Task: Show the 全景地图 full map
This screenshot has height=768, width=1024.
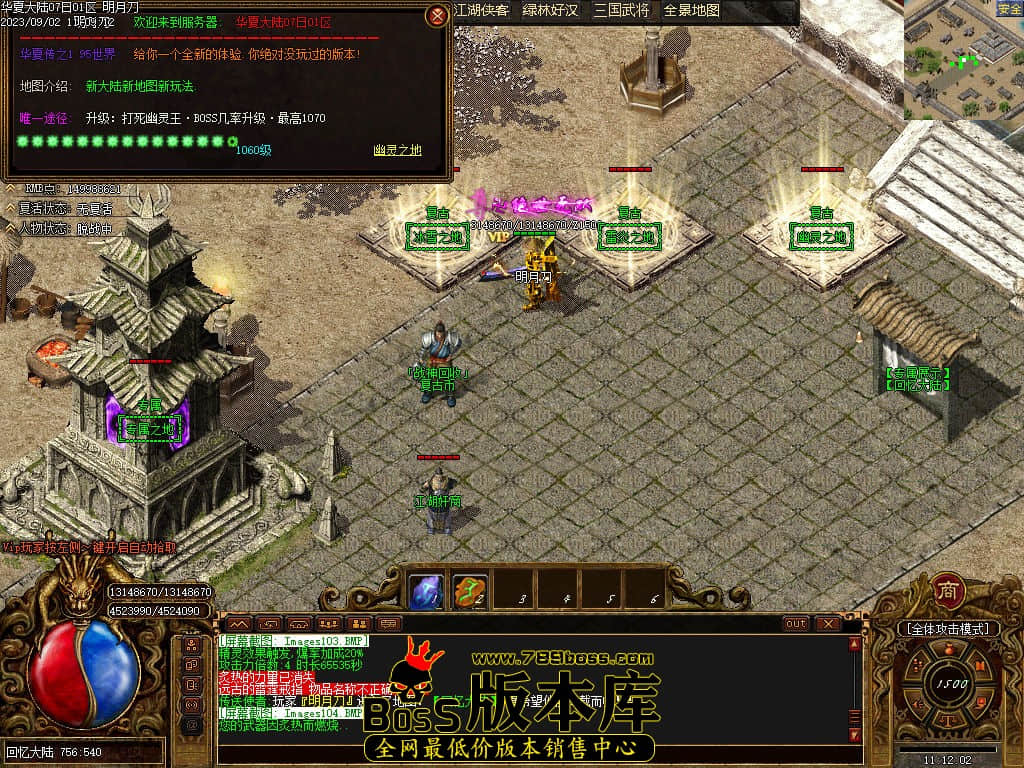Action: pyautogui.click(x=692, y=11)
